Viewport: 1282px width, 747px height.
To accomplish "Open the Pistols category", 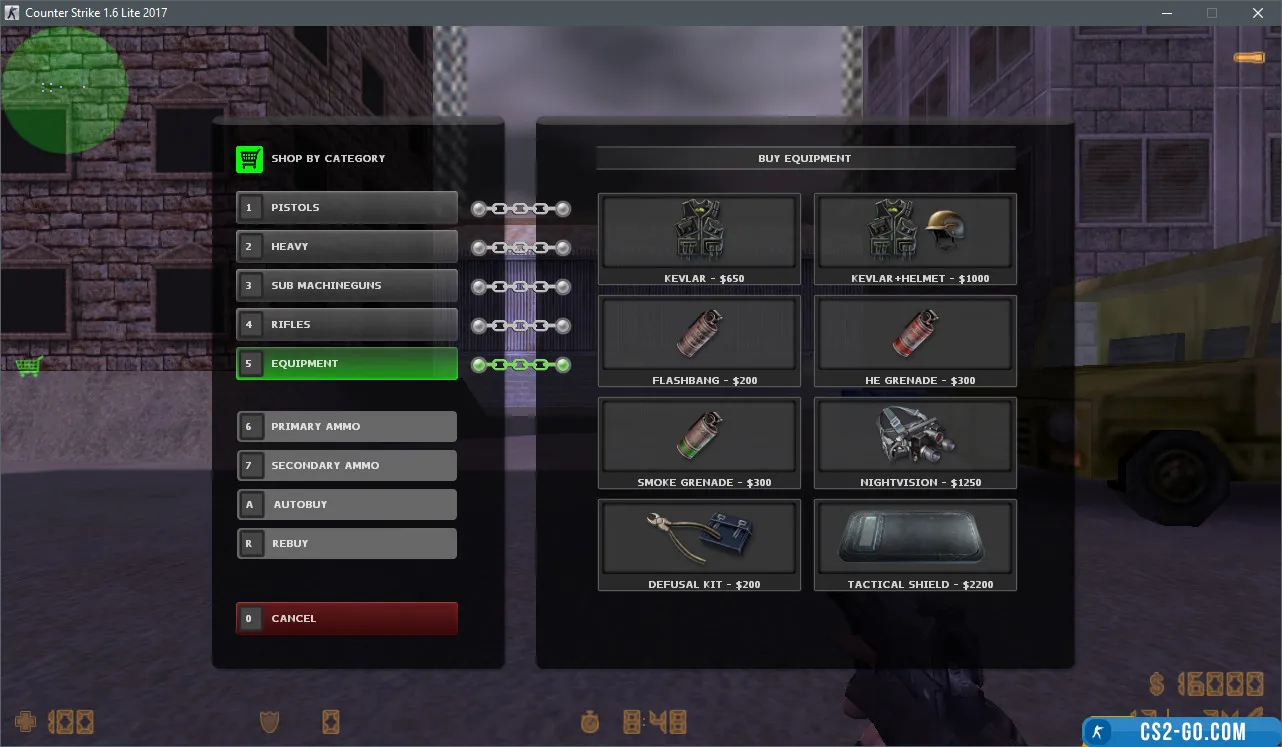I will pyautogui.click(x=347, y=207).
